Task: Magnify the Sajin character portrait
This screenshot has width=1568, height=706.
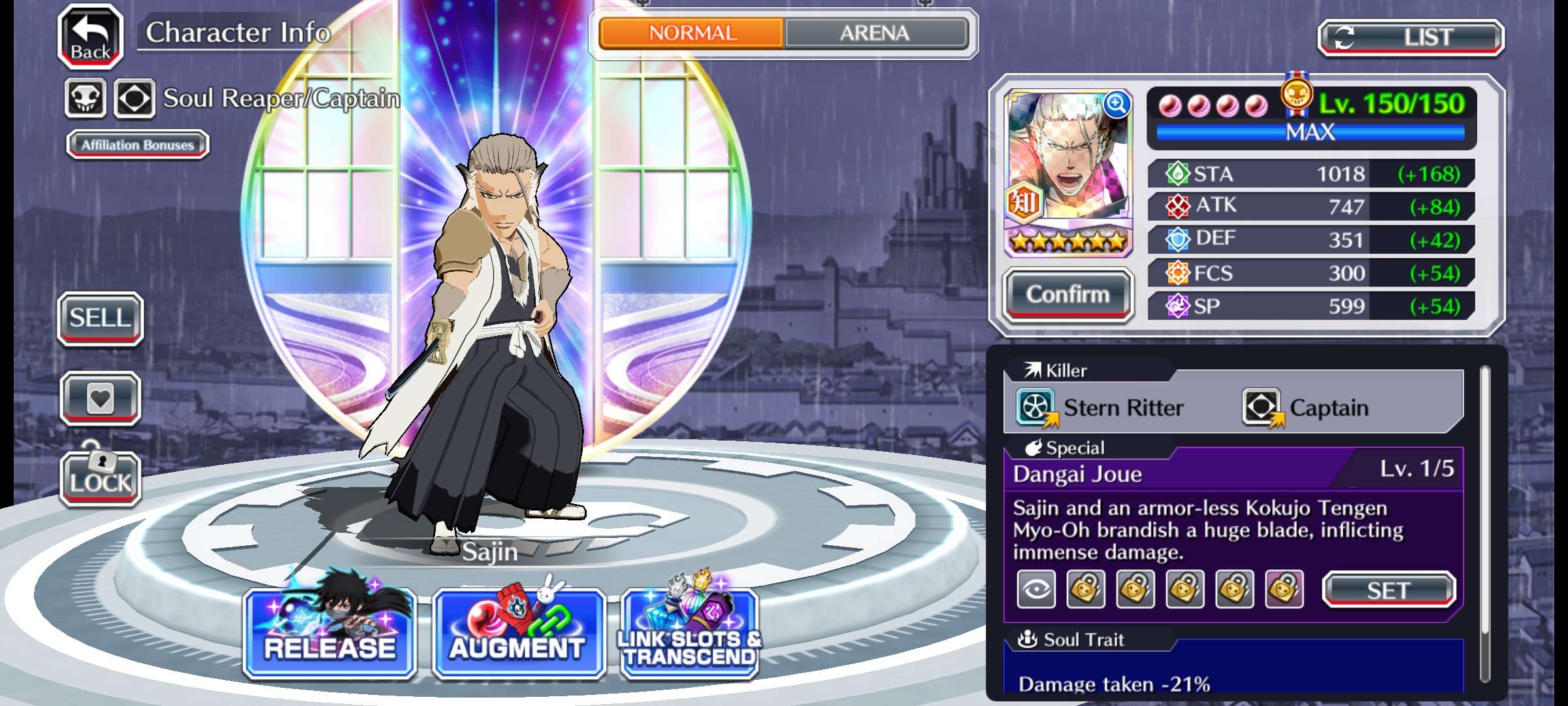Action: coord(1117,104)
